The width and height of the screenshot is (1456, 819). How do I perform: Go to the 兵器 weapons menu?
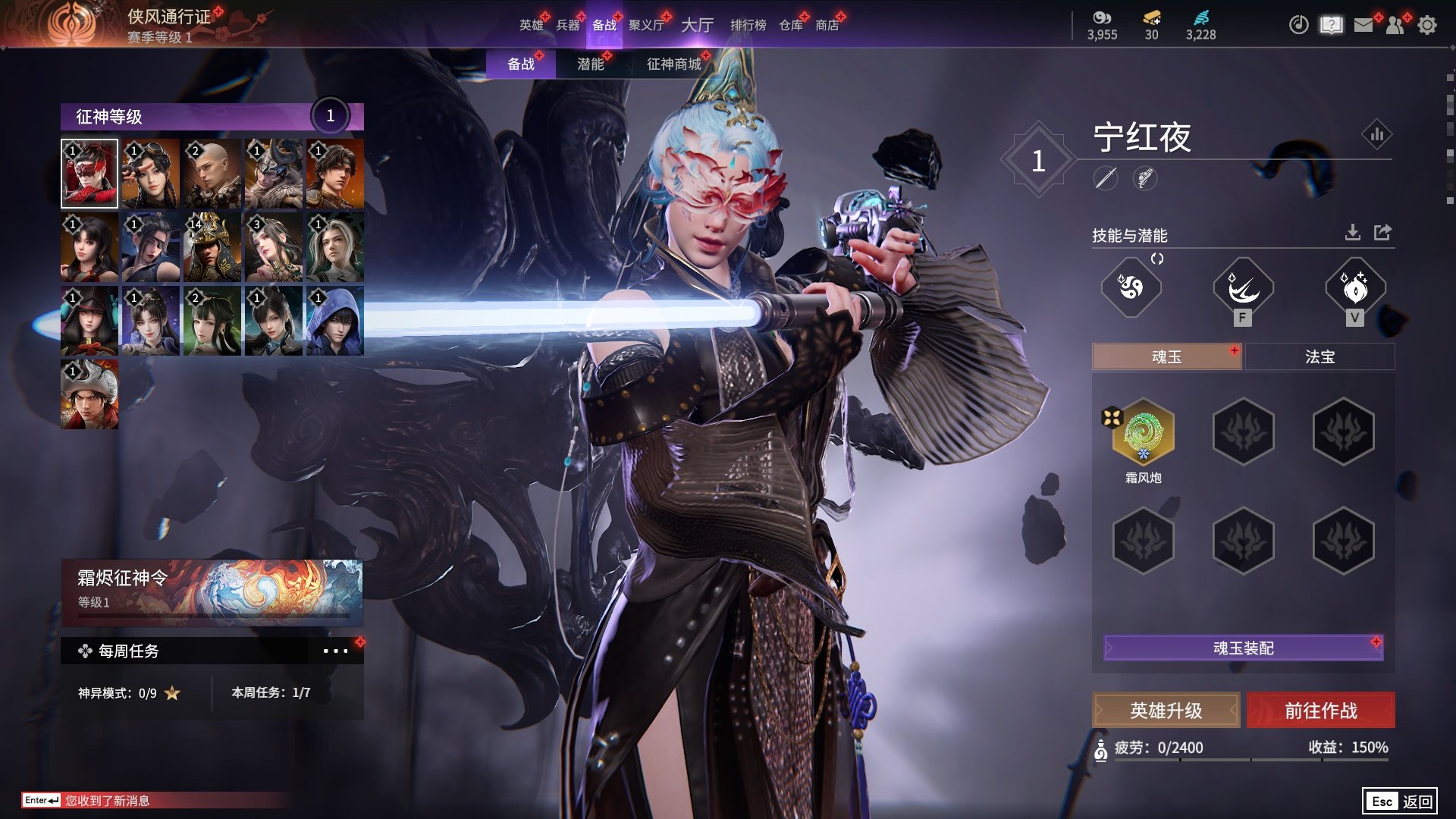[567, 25]
